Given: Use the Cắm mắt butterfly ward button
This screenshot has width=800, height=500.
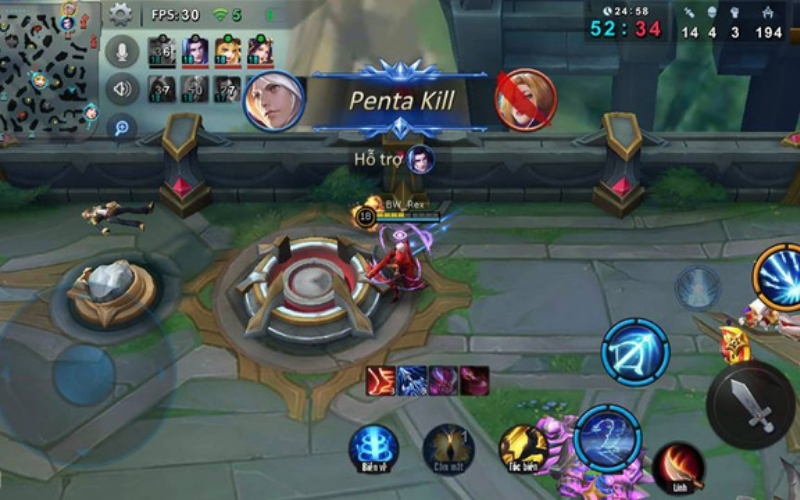Looking at the screenshot, I should (447, 447).
